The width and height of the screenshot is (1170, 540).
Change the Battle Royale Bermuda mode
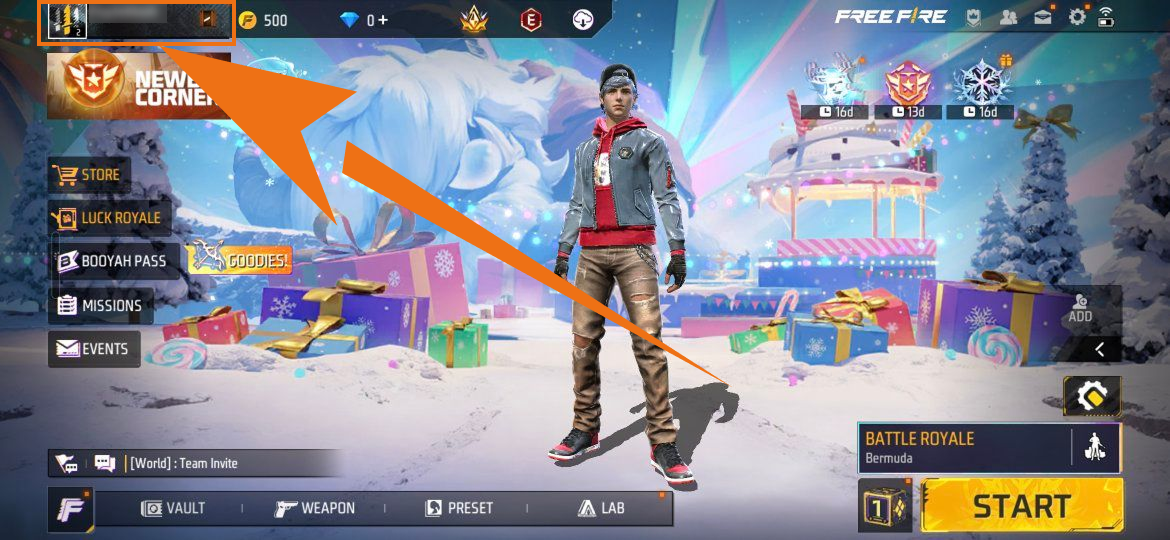coord(962,447)
